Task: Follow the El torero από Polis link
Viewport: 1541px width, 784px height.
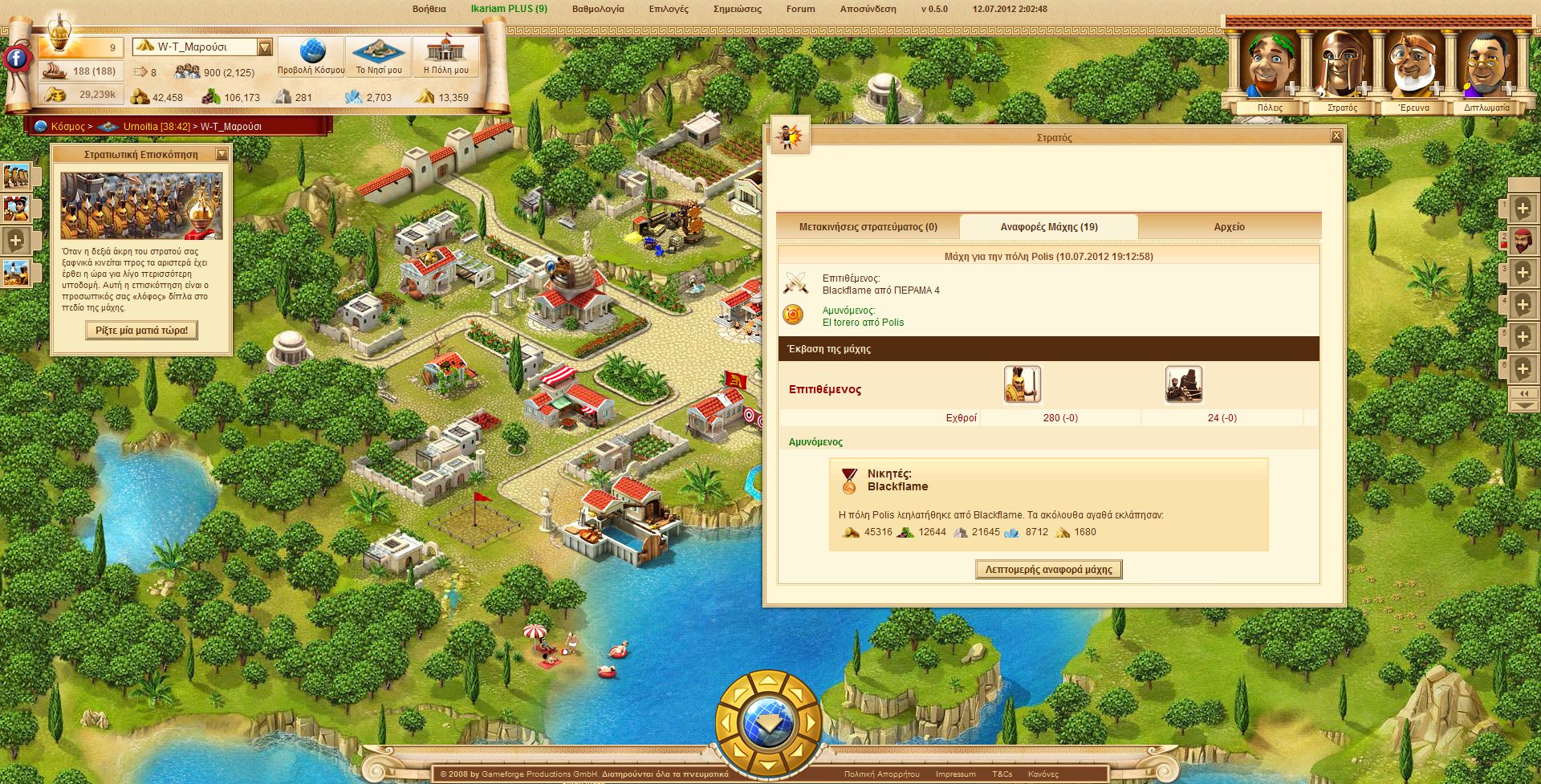Action: (x=863, y=323)
